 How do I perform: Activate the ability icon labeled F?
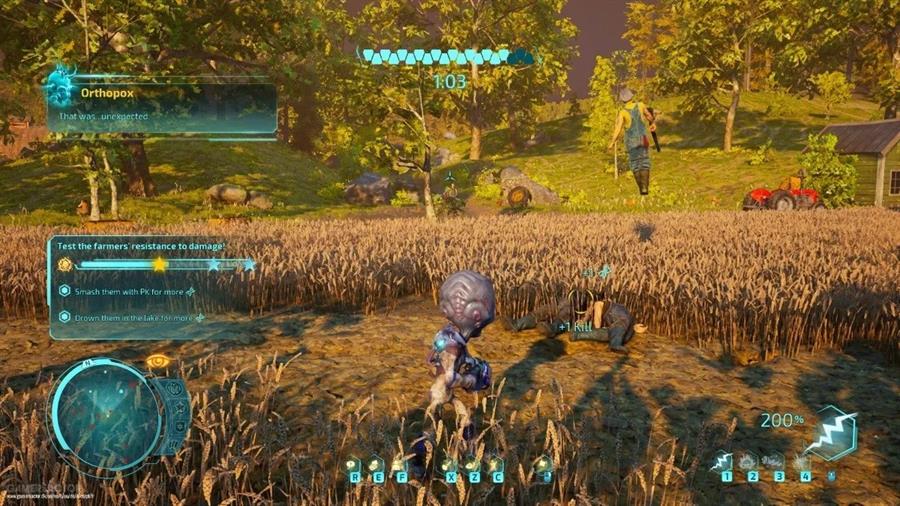399,465
